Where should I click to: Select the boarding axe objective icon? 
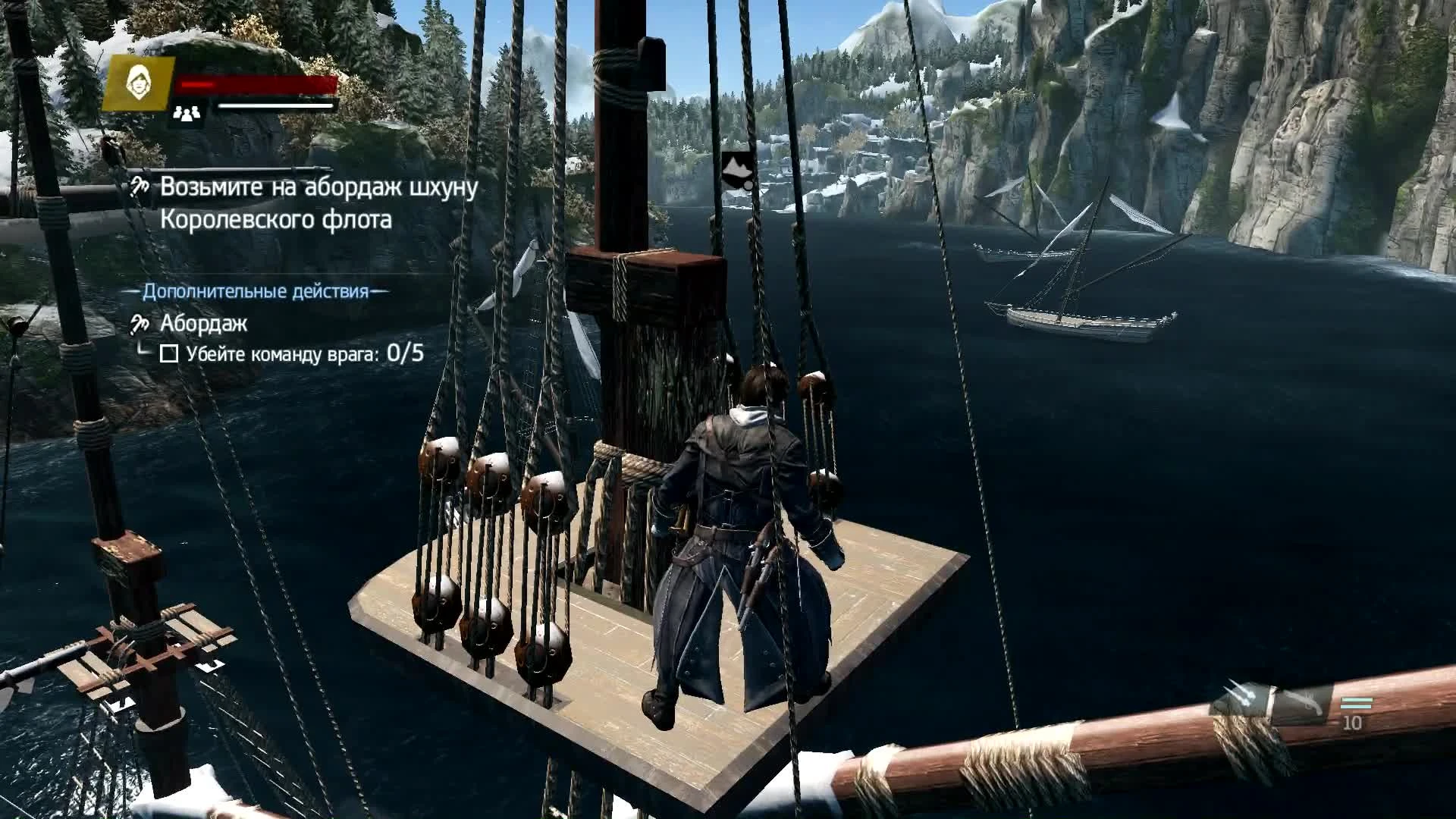[x=140, y=186]
